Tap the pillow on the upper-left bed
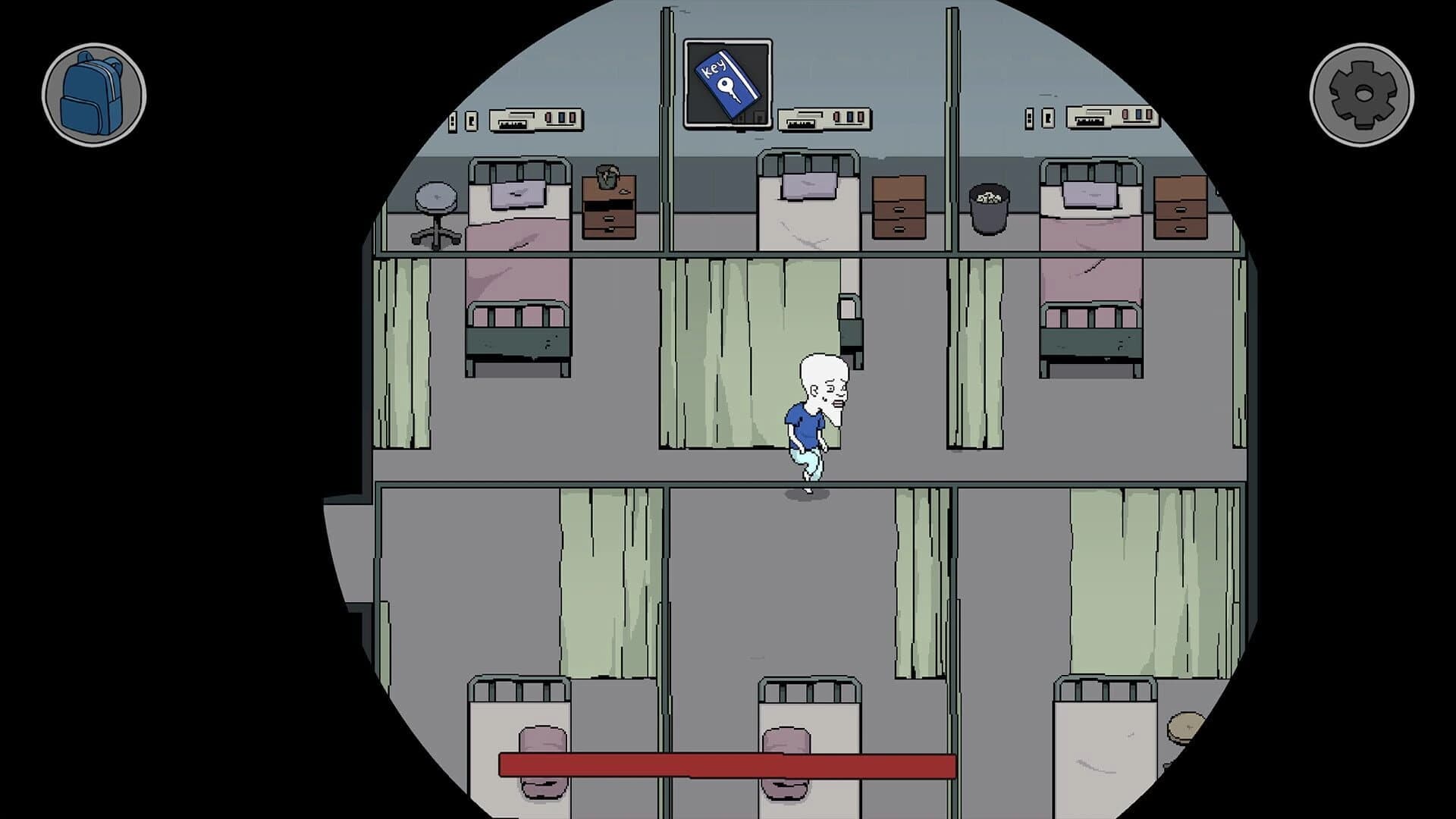1456x819 pixels. [519, 196]
